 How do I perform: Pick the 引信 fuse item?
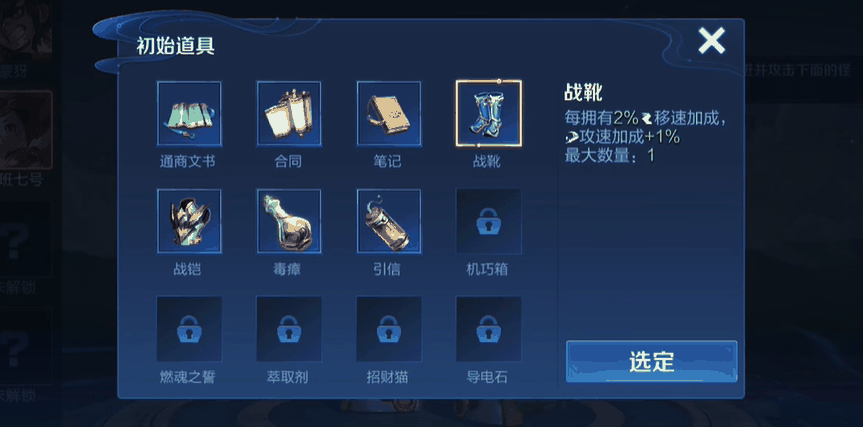click(389, 222)
